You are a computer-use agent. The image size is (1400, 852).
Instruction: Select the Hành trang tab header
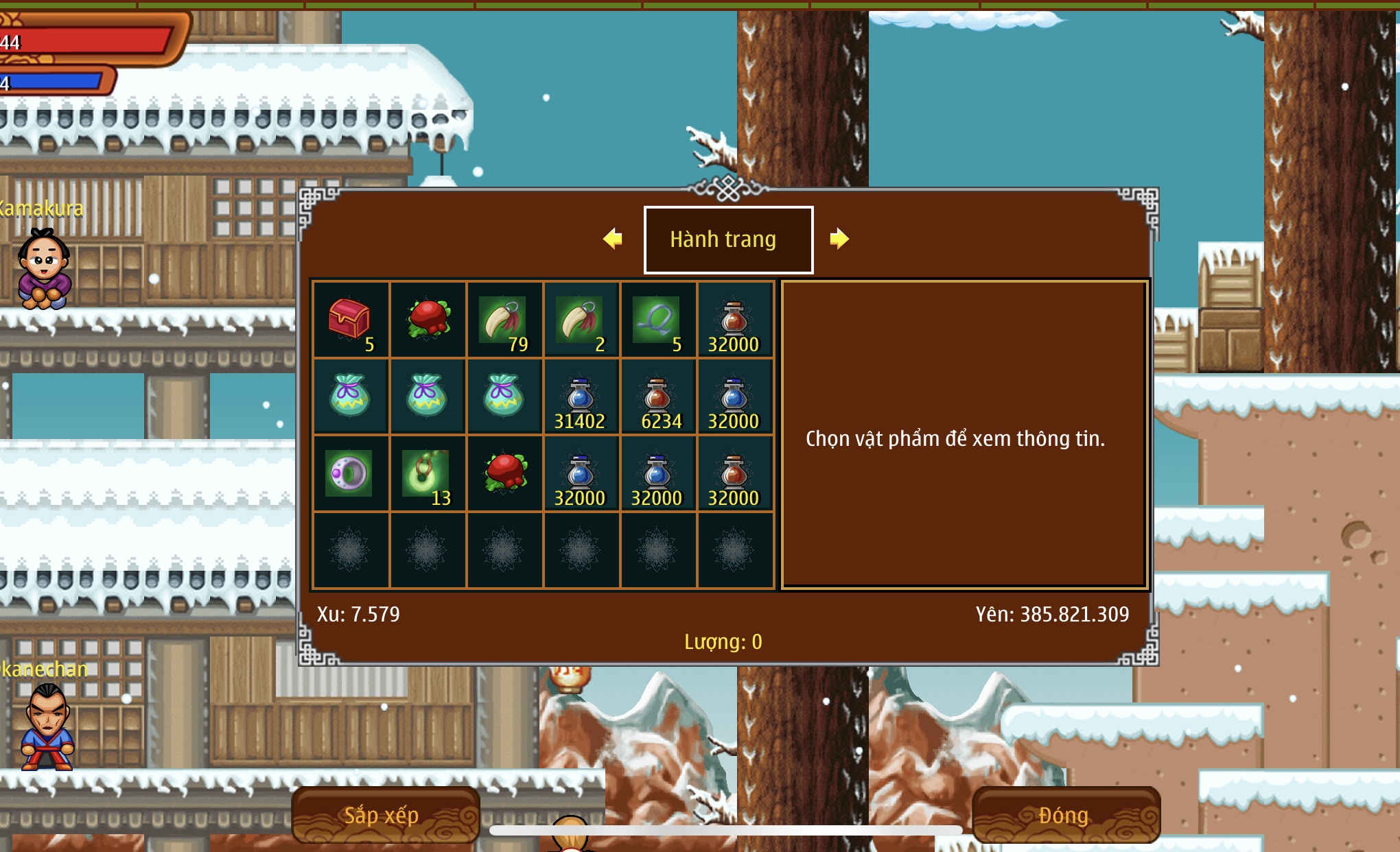[x=728, y=239]
